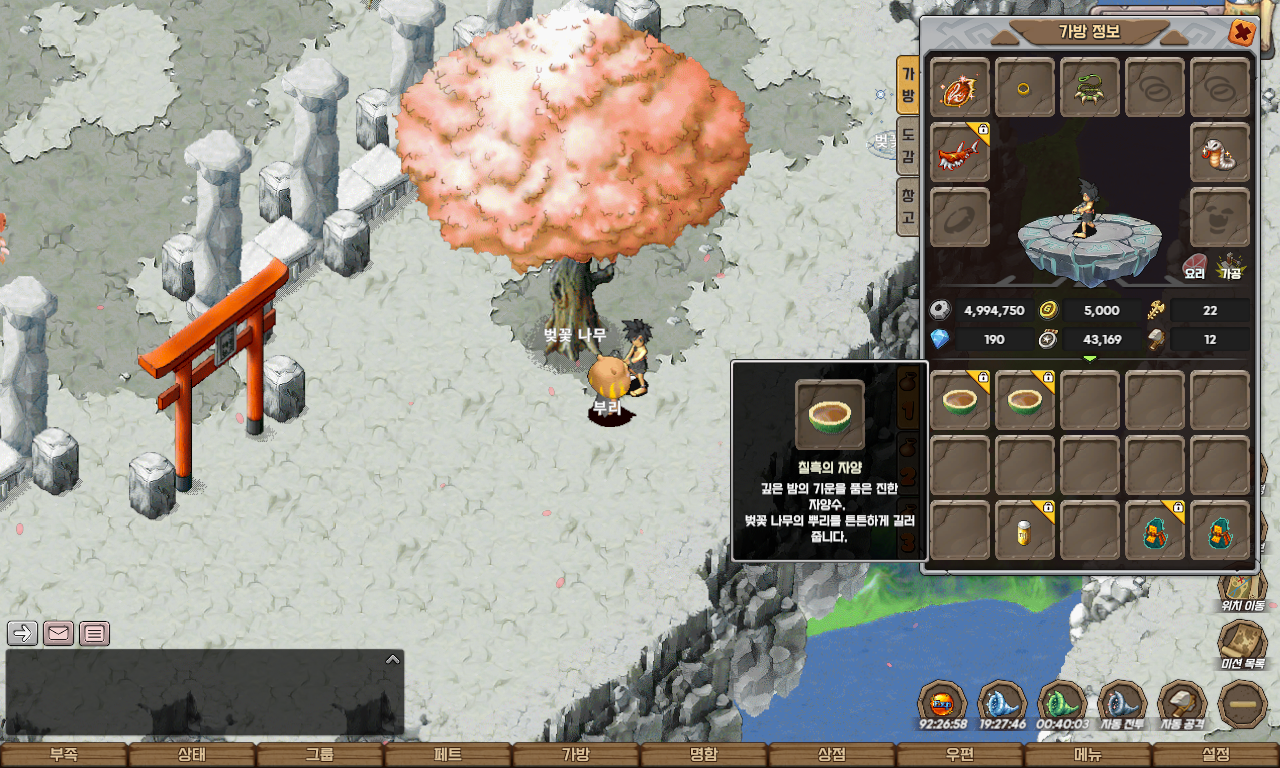The width and height of the screenshot is (1280, 768).
Task: Toggle 자동 공격 auto attack
Action: 1182,705
